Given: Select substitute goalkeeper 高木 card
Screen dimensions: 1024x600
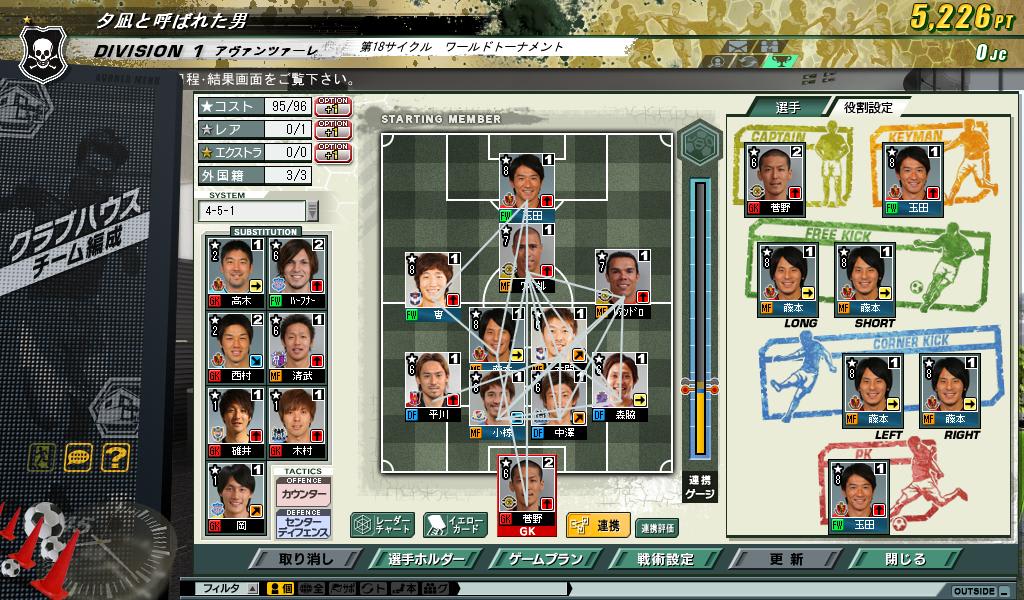Looking at the screenshot, I should pyautogui.click(x=231, y=272).
